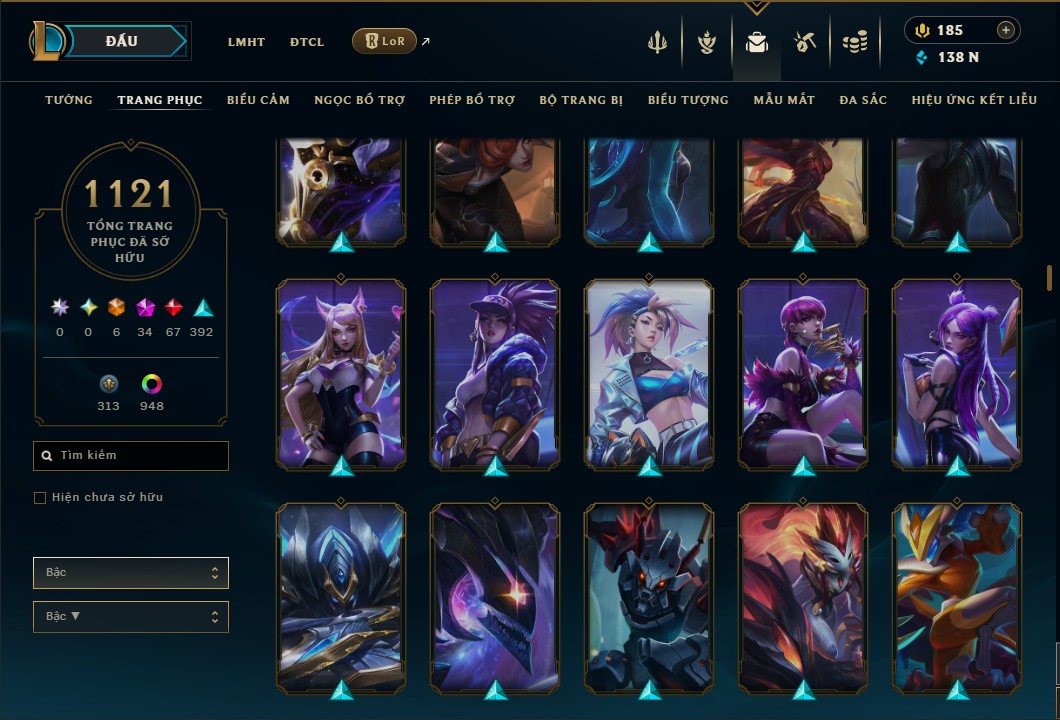Select the ĐA SẮC tab
1060x720 pixels.
(x=863, y=100)
